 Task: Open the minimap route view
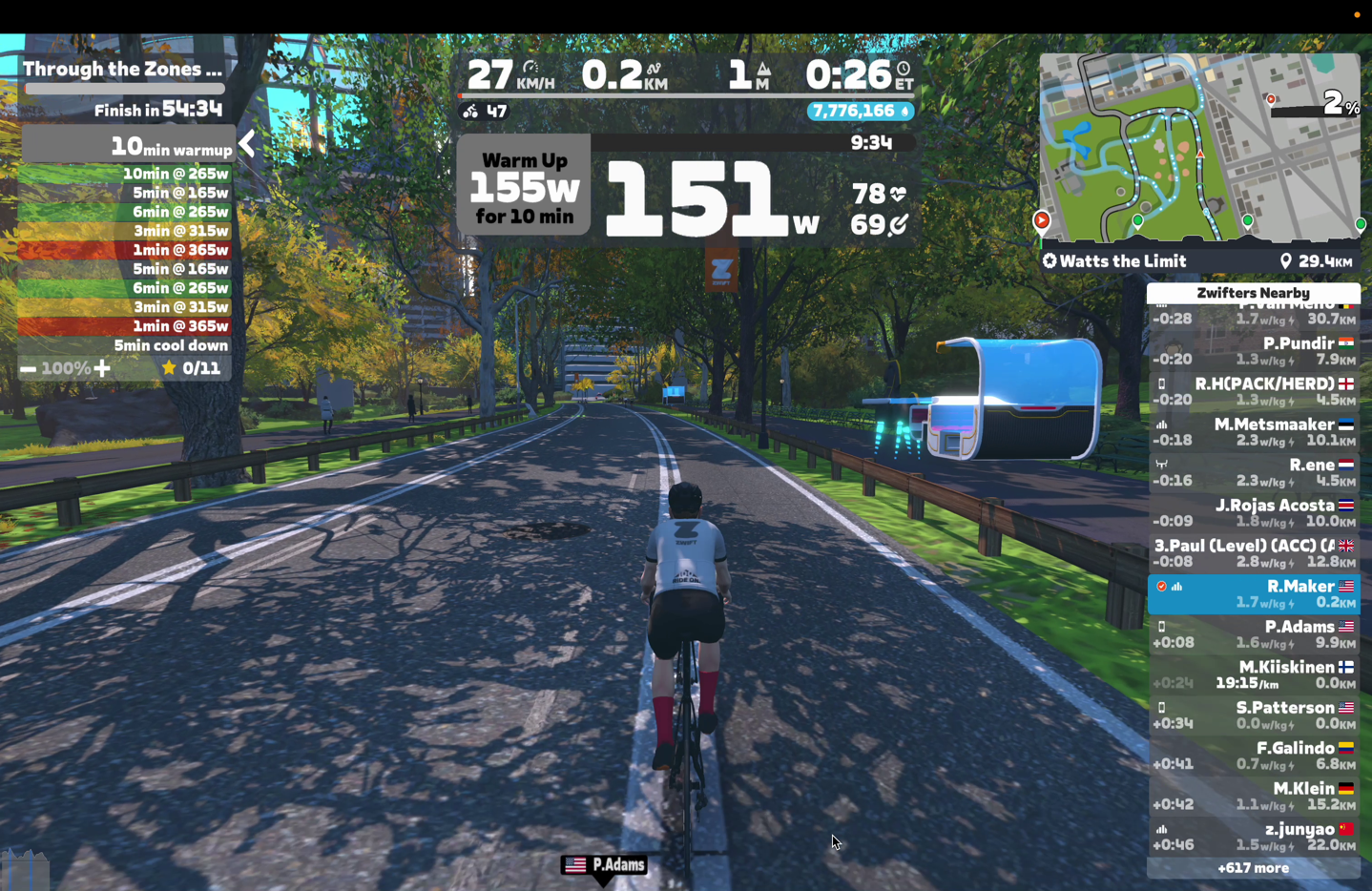1199,148
